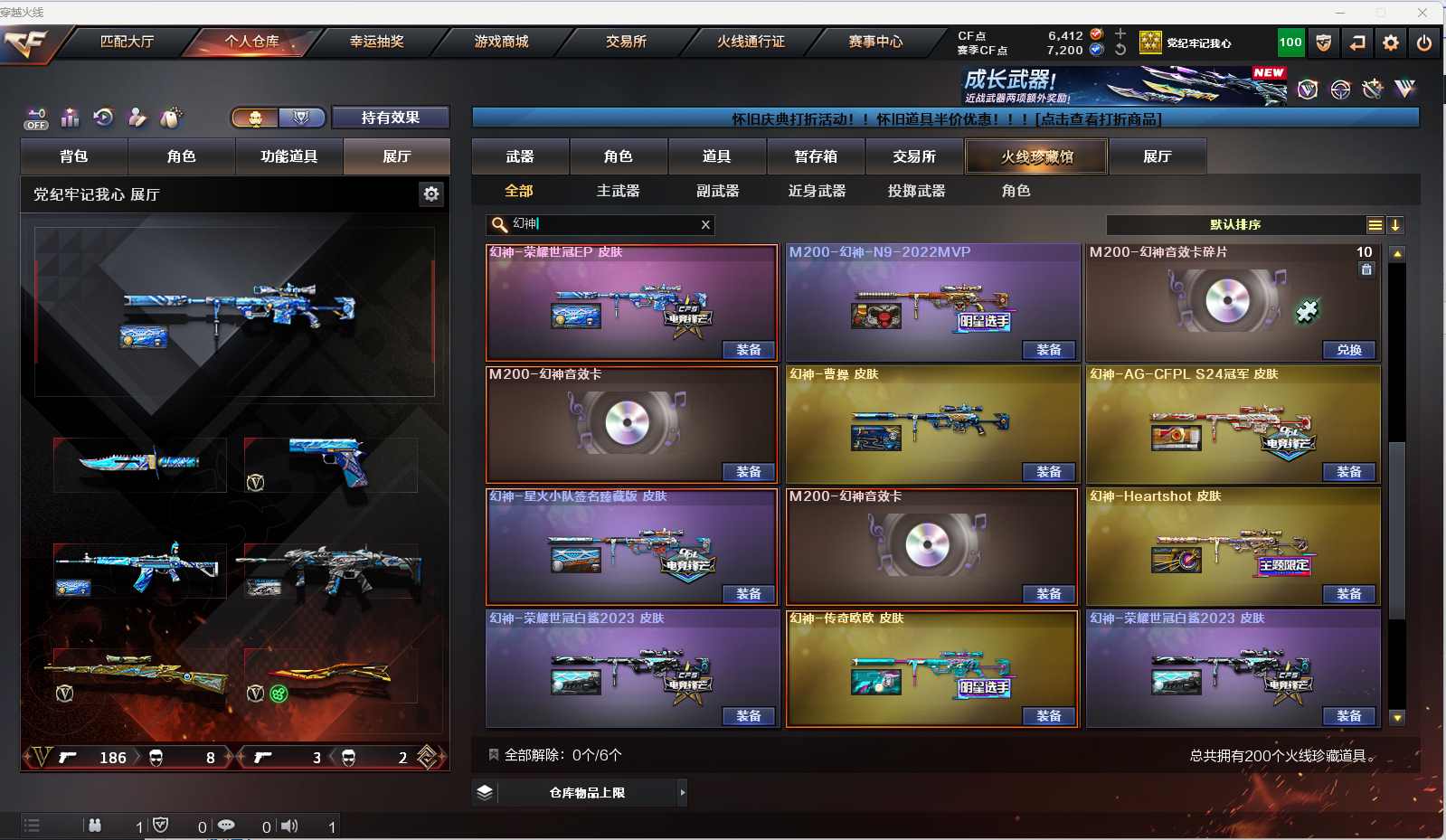Image resolution: width=1446 pixels, height=840 pixels.
Task: Open the 默认排序 sort dropdown
Action: pyautogui.click(x=1235, y=225)
